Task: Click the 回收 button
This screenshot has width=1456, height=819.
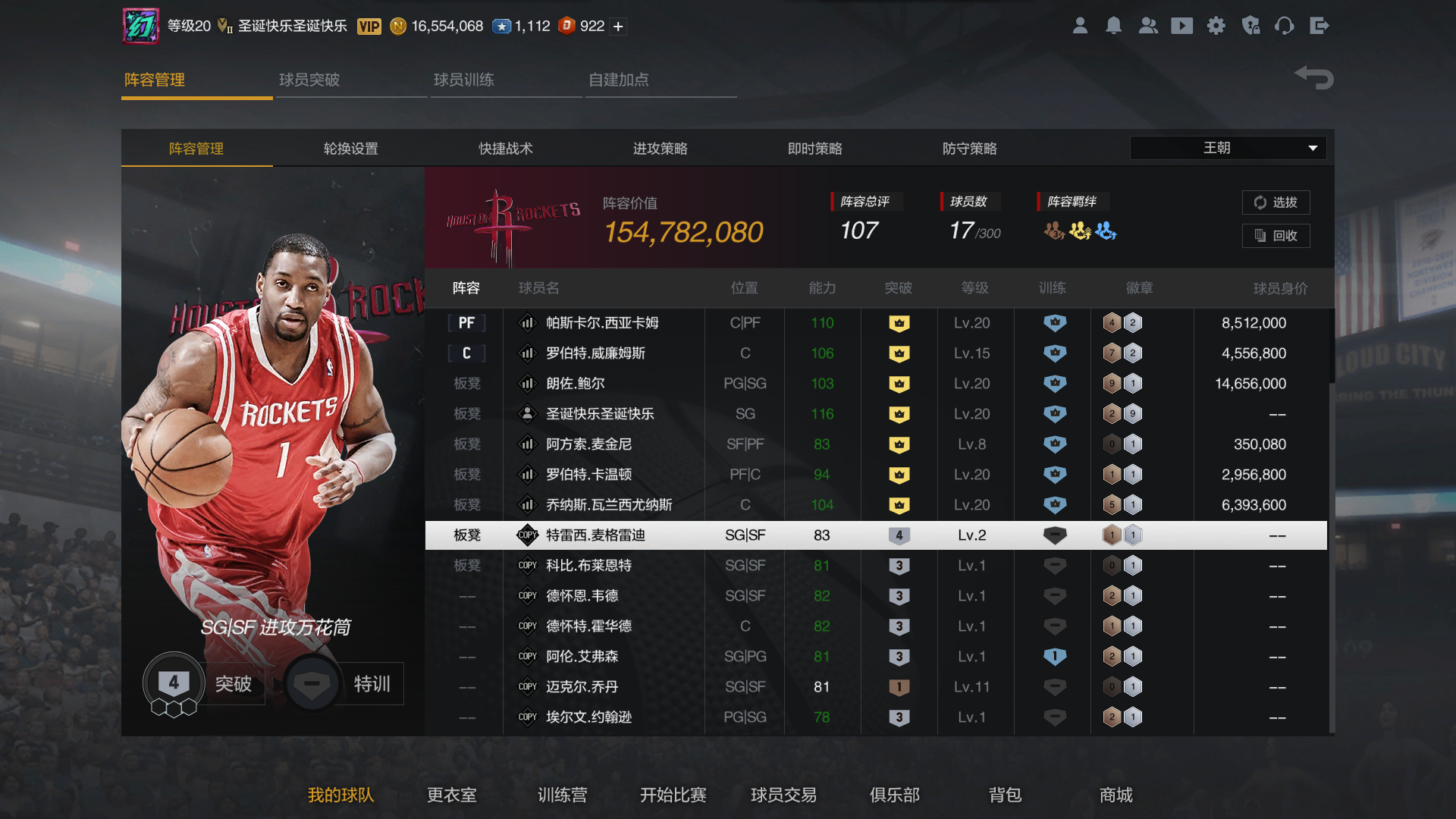Action: (1276, 236)
